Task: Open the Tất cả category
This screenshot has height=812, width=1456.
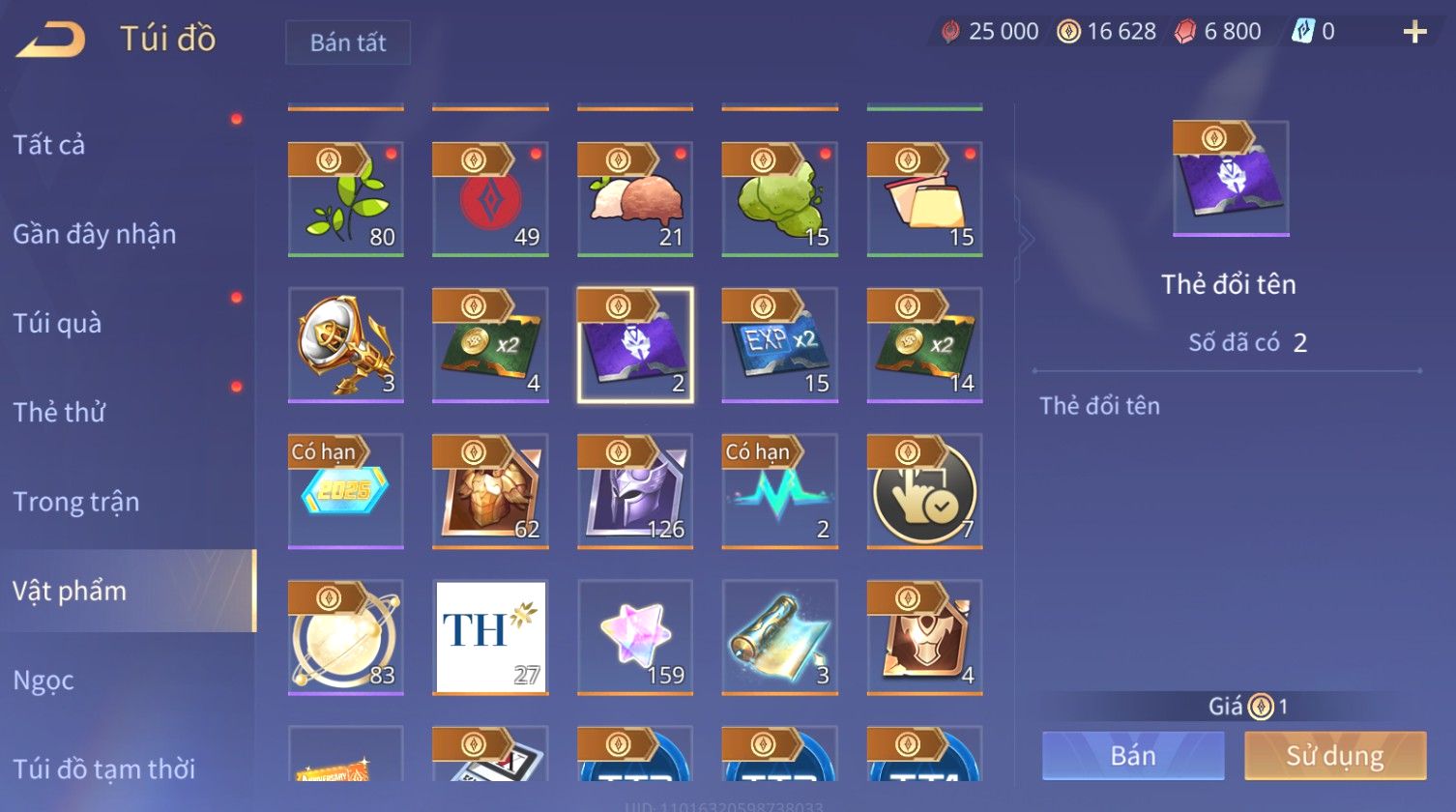Action: click(x=49, y=145)
